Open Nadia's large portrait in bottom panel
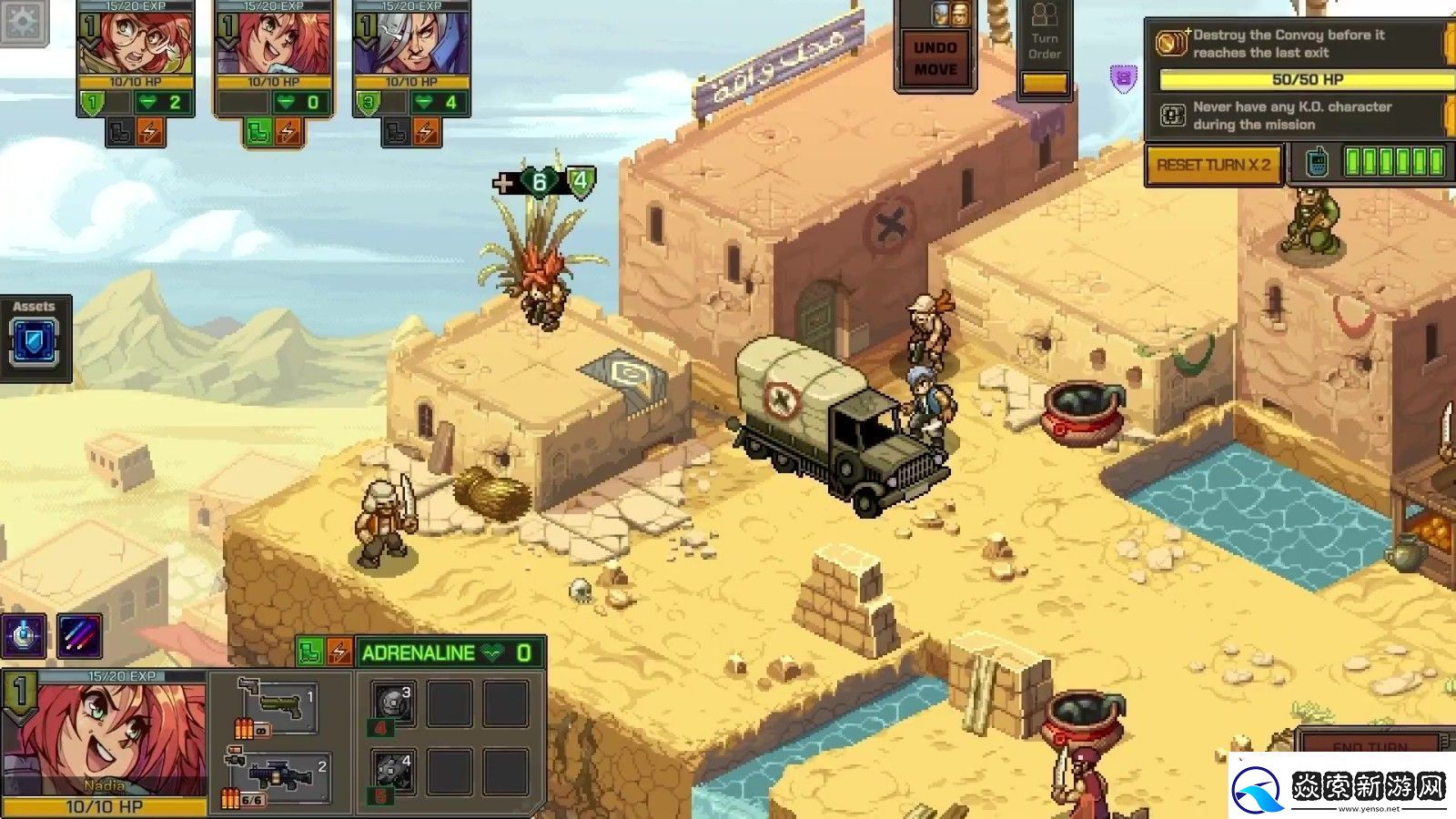1456x819 pixels. coord(105,733)
